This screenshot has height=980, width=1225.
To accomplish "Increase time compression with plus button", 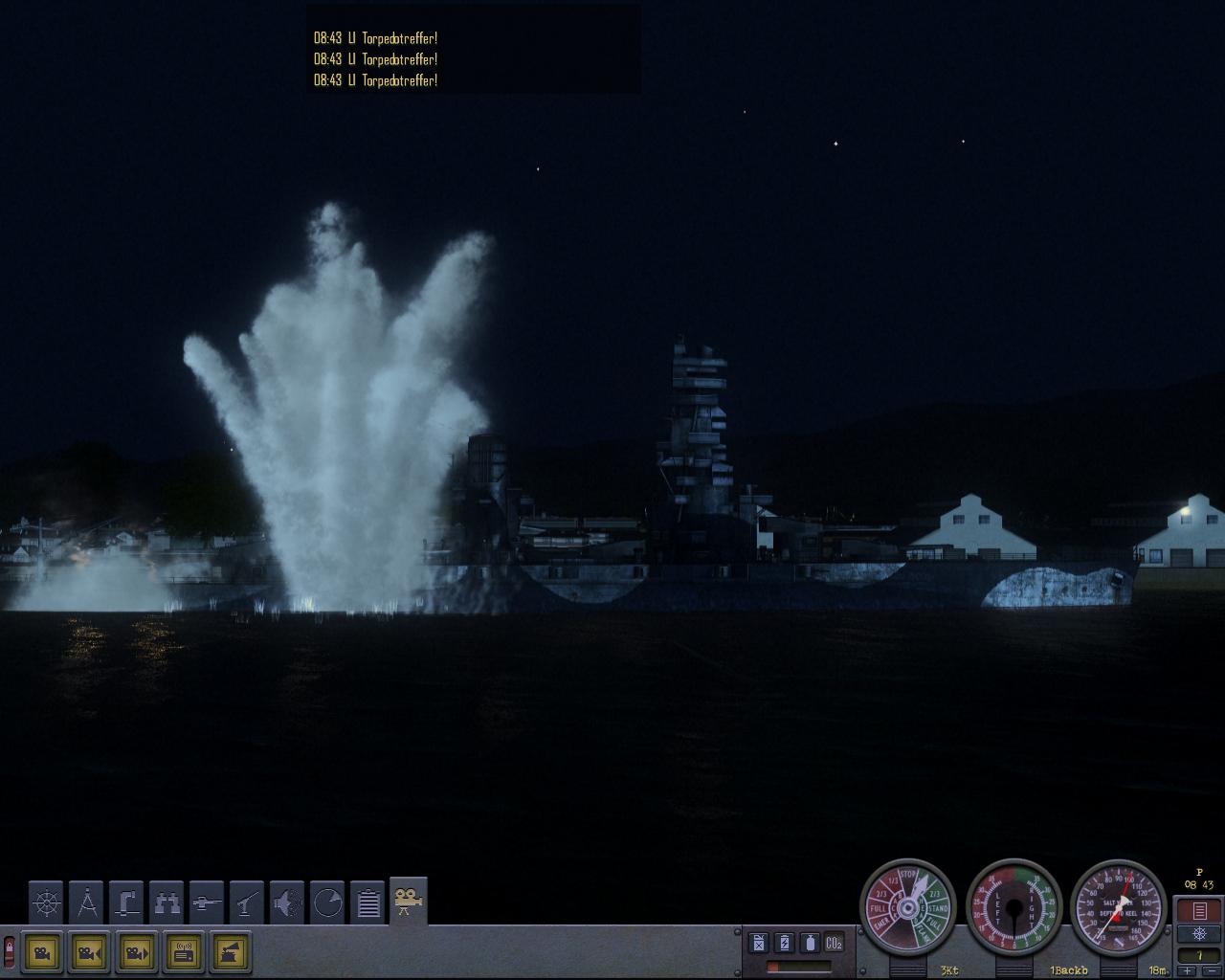I will point(1189,971).
